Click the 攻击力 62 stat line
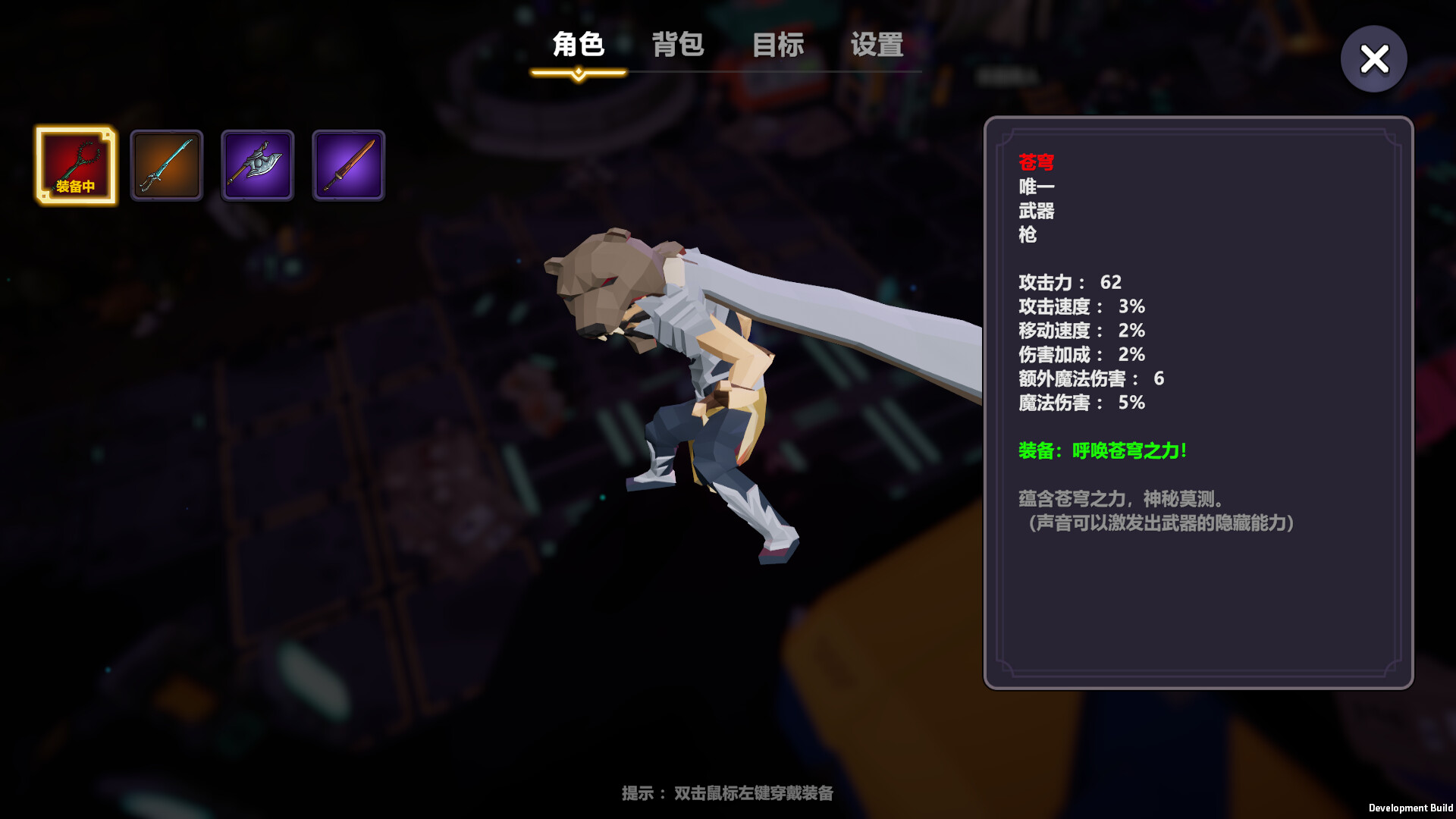Image resolution: width=1456 pixels, height=819 pixels. coord(1069,282)
